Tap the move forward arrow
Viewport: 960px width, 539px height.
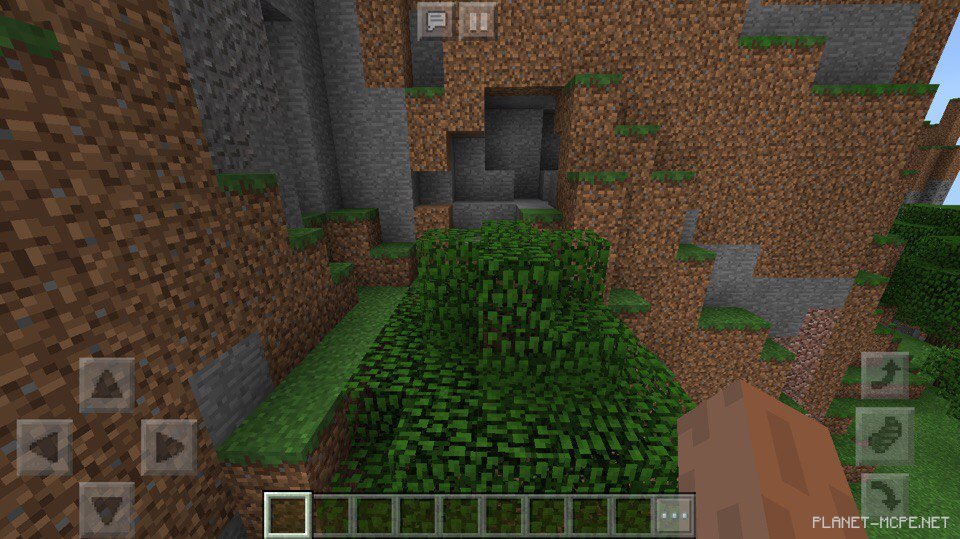click(x=106, y=385)
